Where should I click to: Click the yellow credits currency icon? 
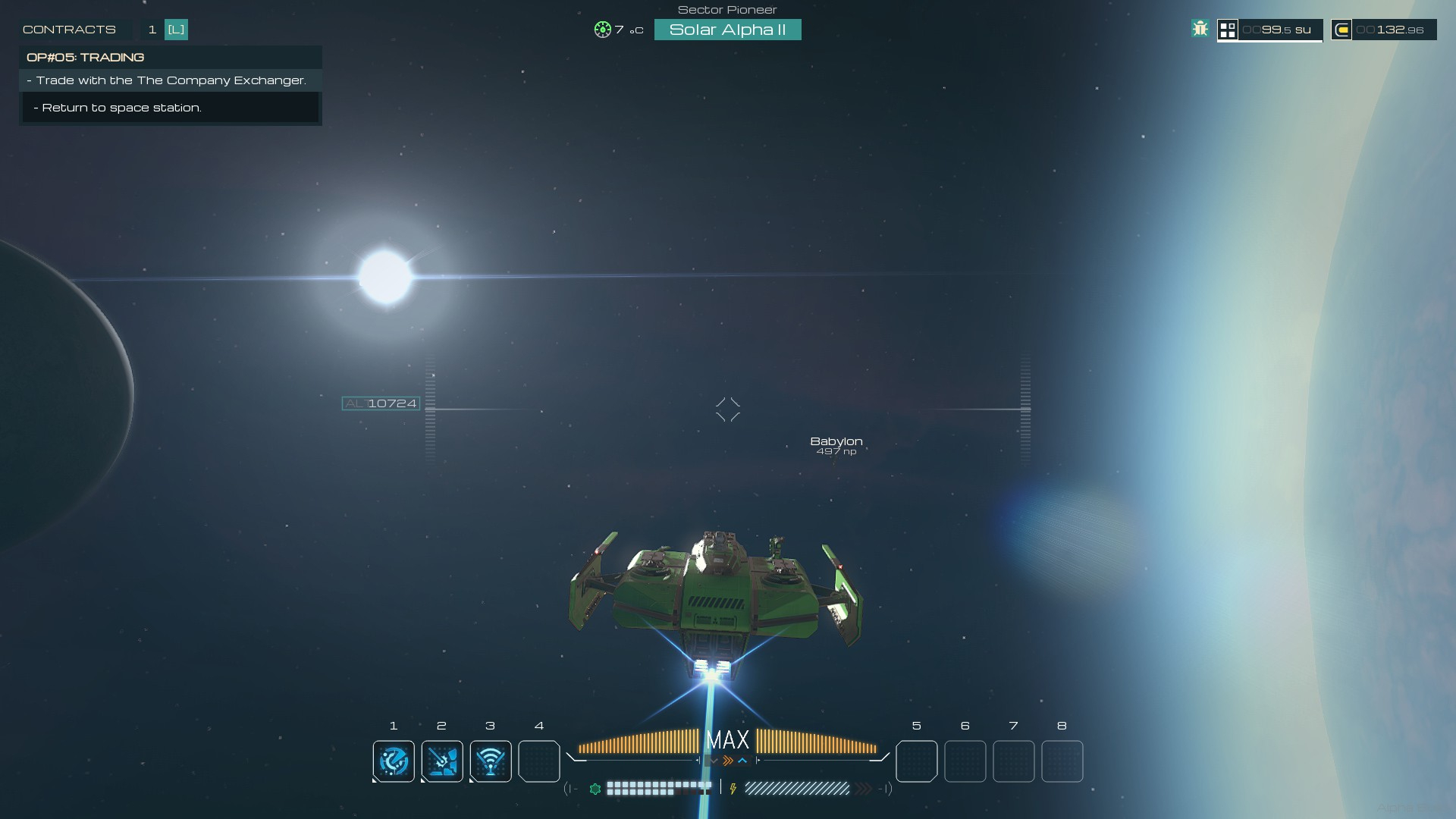coord(1341,30)
